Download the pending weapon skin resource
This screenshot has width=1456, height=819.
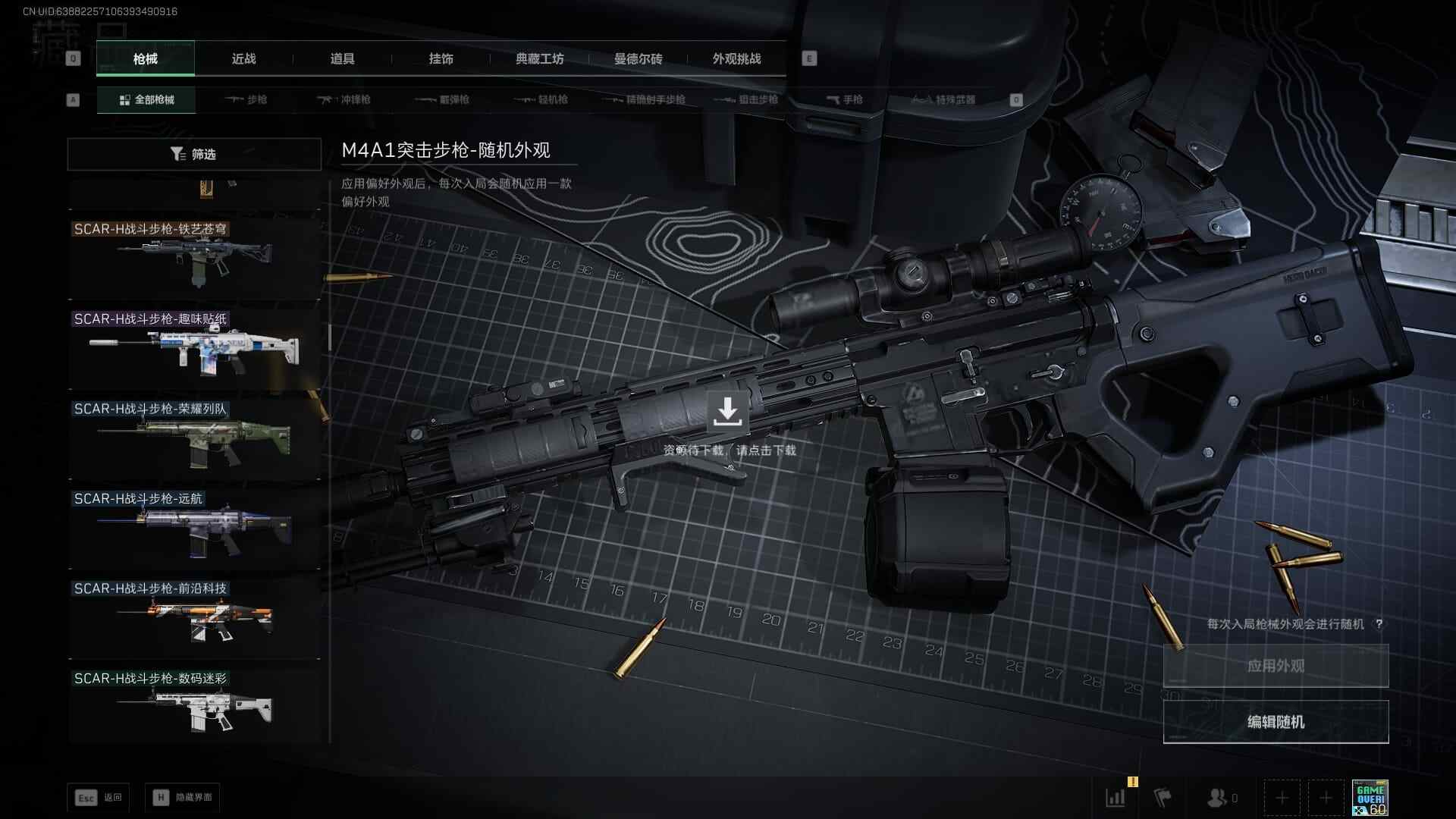[727, 412]
